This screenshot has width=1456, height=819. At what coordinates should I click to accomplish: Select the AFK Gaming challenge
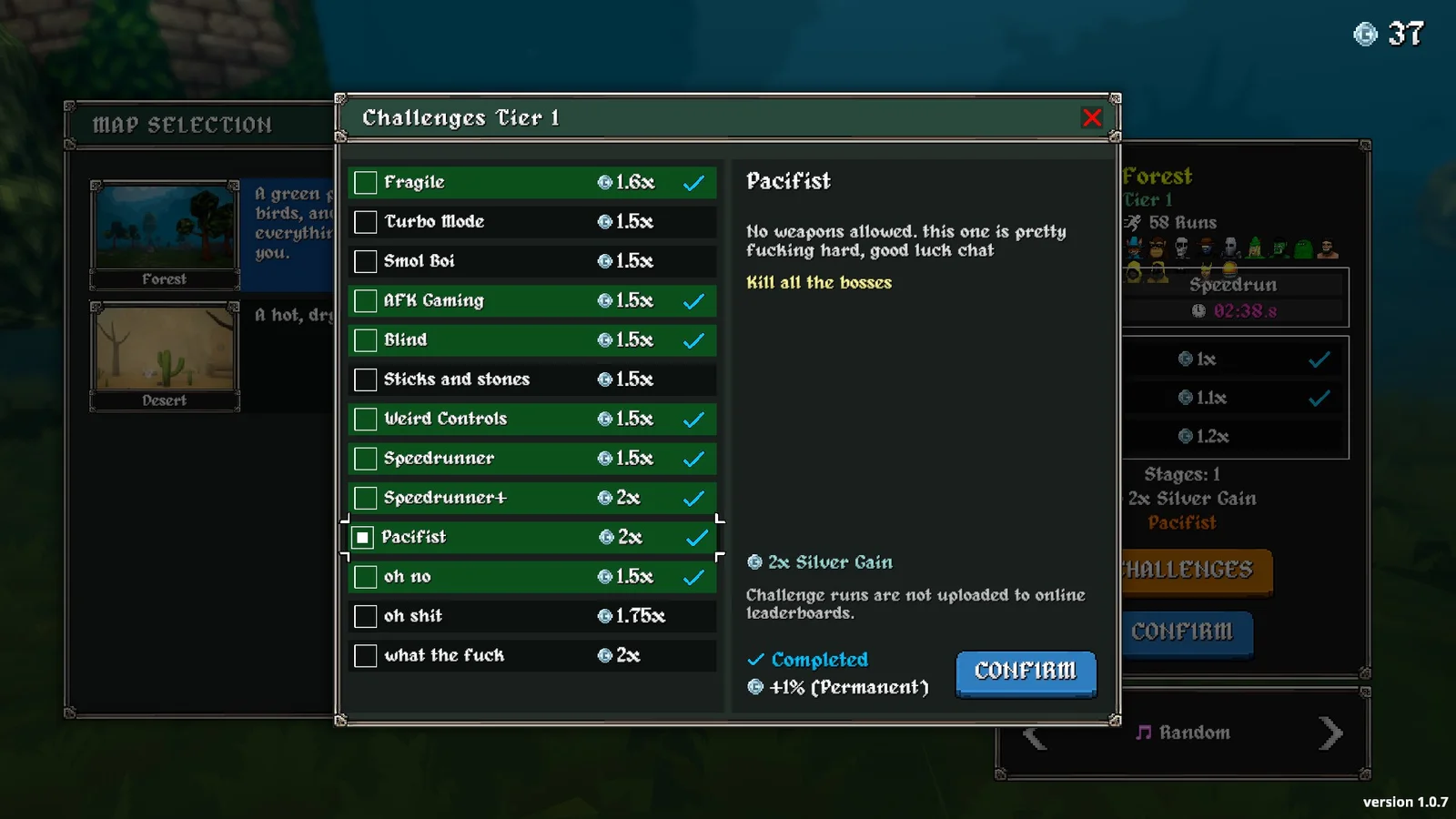coord(366,301)
